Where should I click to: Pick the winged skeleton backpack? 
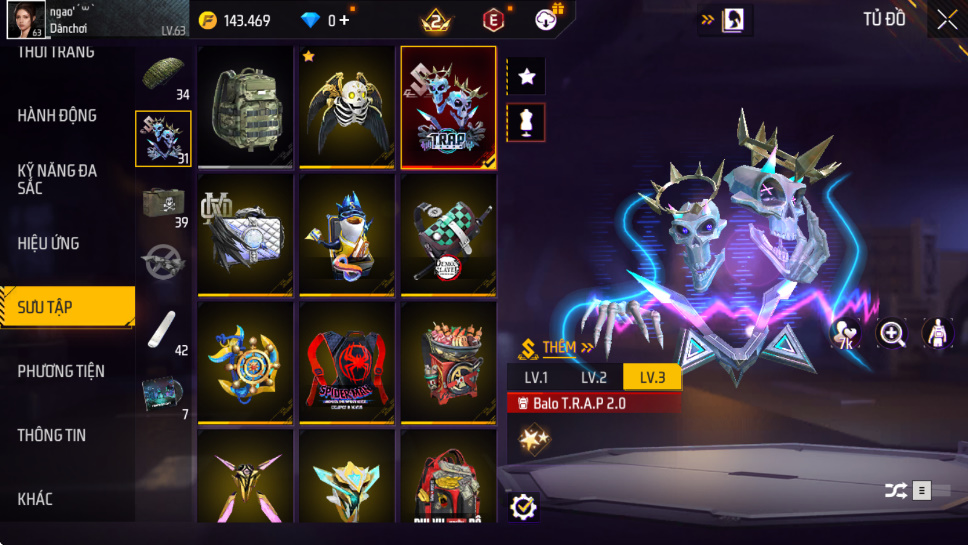coord(347,106)
